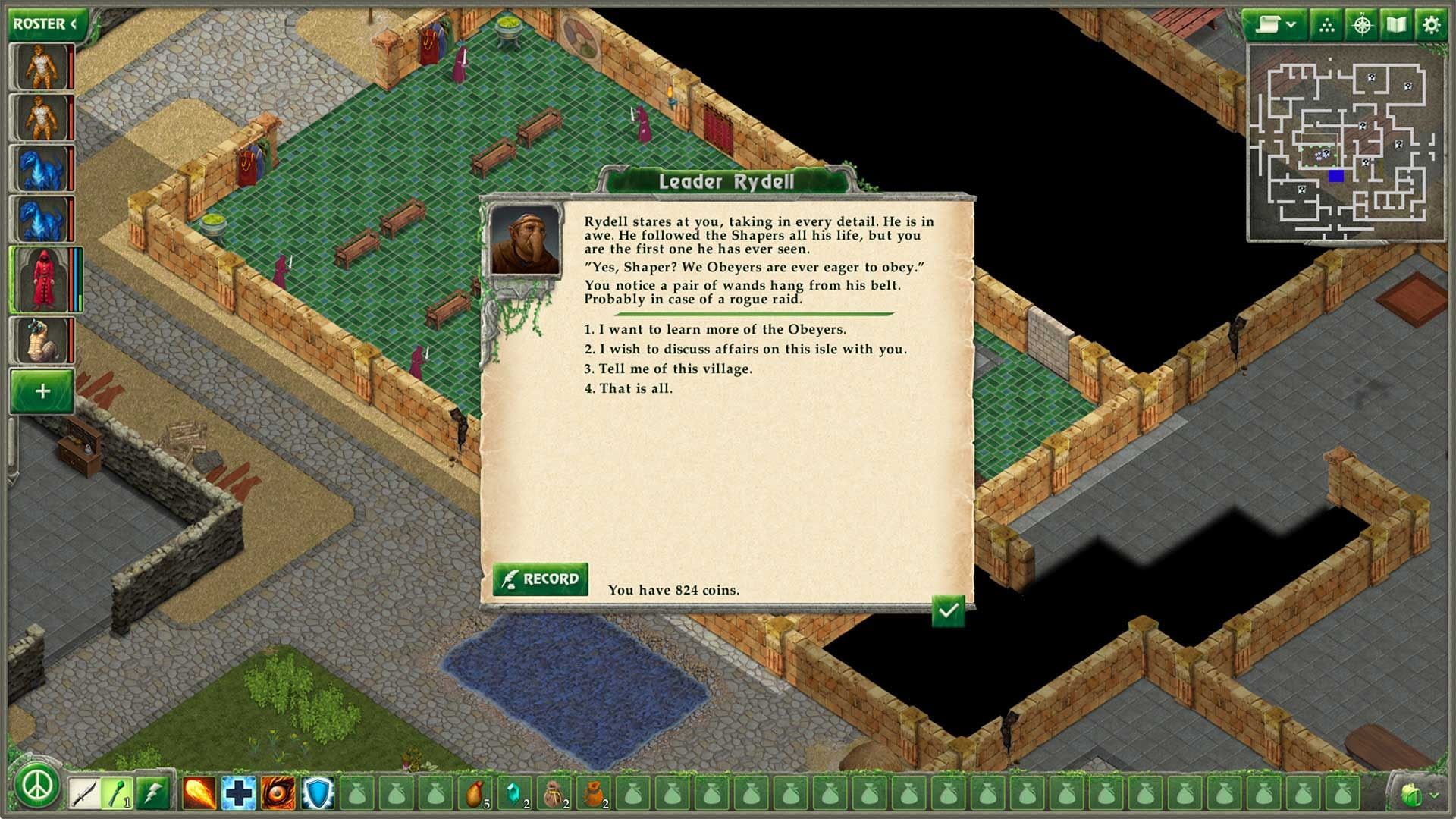This screenshot has width=1456, height=819.
Task: Open the open-book map button
Action: [x=1396, y=25]
